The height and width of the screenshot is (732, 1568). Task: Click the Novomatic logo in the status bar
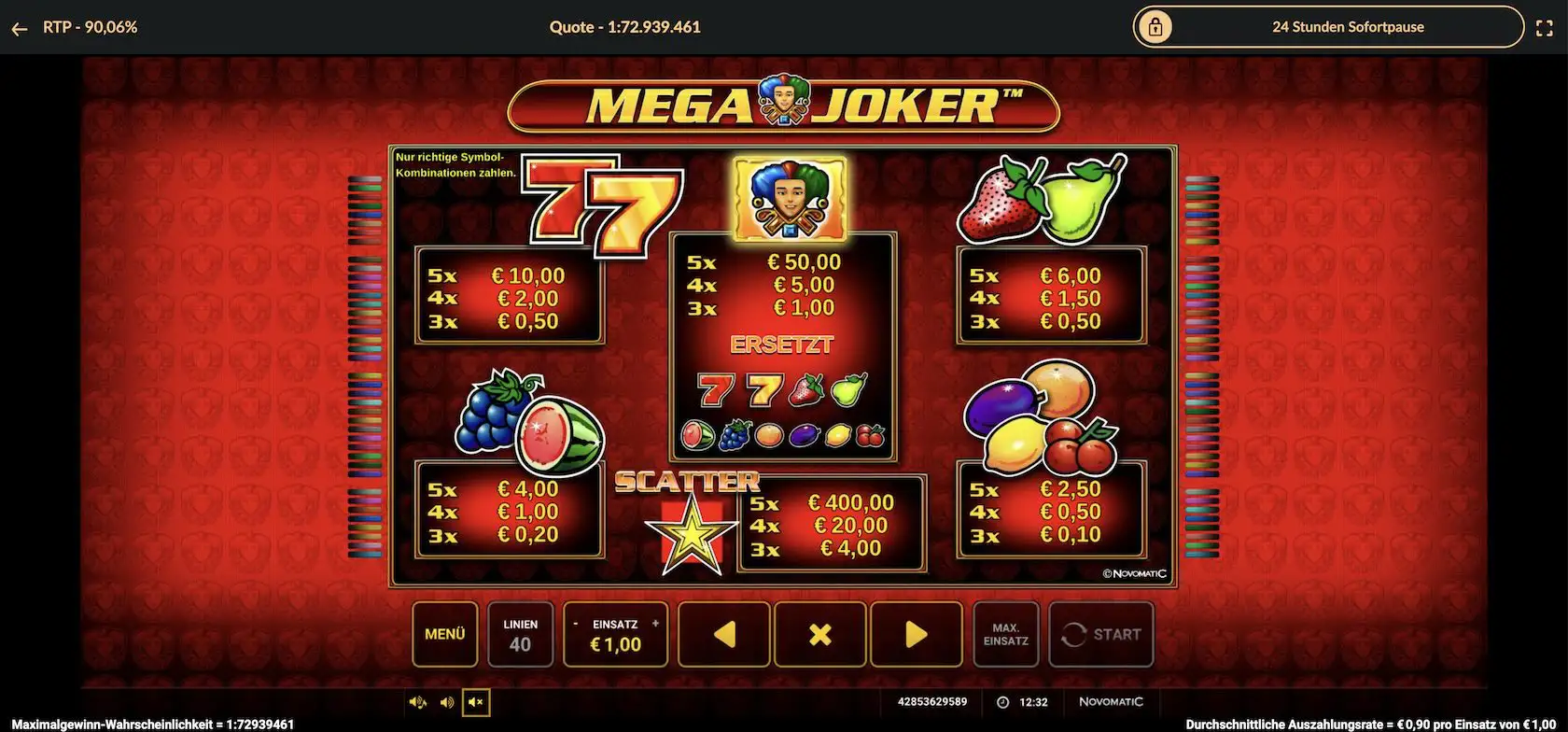(x=1112, y=702)
